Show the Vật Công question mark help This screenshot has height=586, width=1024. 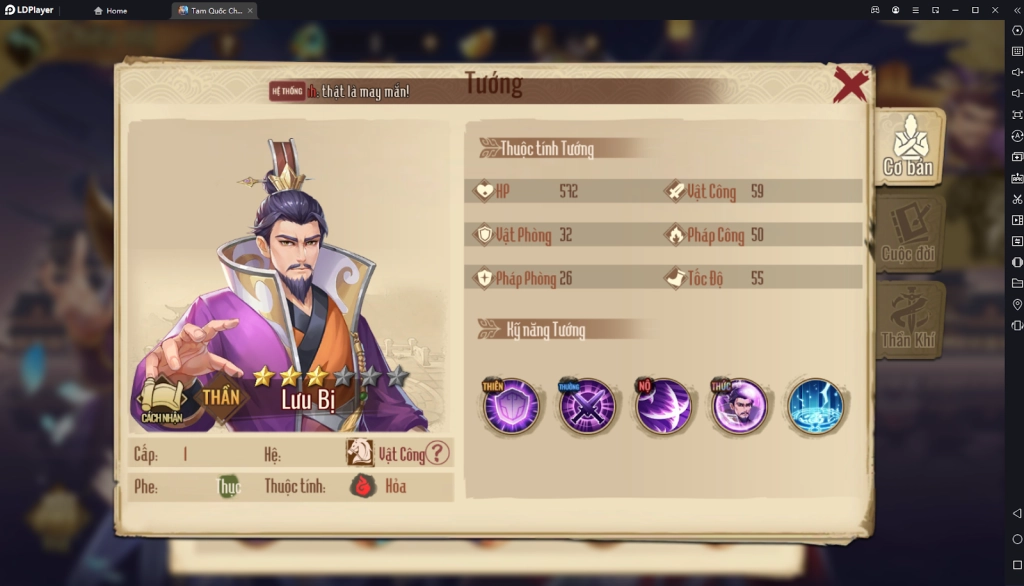[437, 454]
